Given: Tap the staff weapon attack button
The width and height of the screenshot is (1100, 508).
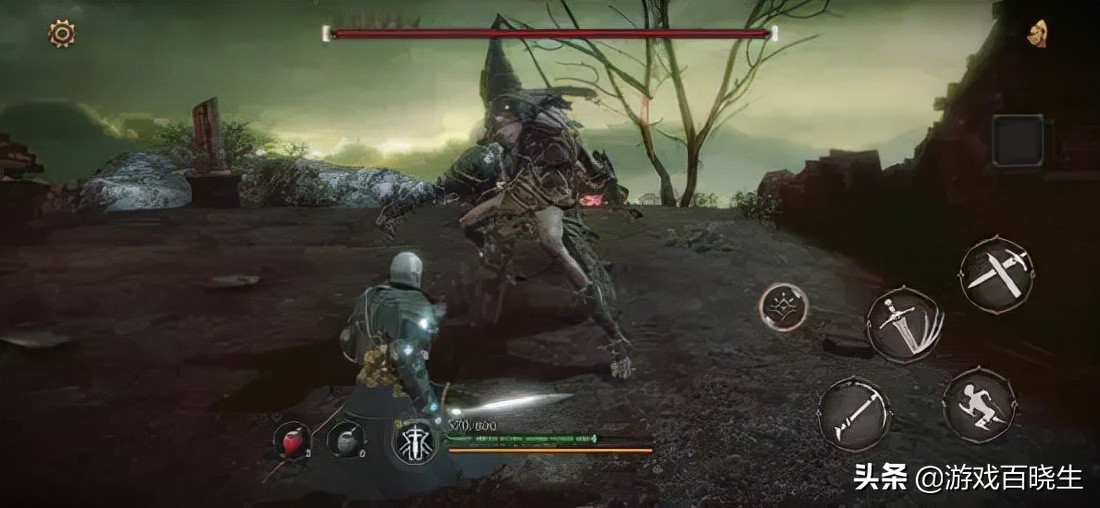Looking at the screenshot, I should click(x=855, y=413).
